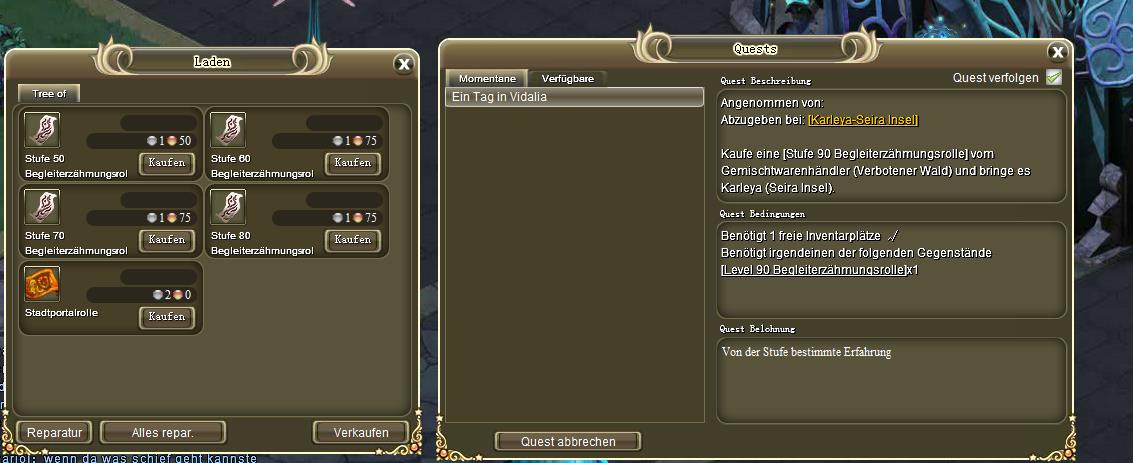Show the Verfügbare quests tab
The image size is (1133, 463).
click(x=569, y=78)
